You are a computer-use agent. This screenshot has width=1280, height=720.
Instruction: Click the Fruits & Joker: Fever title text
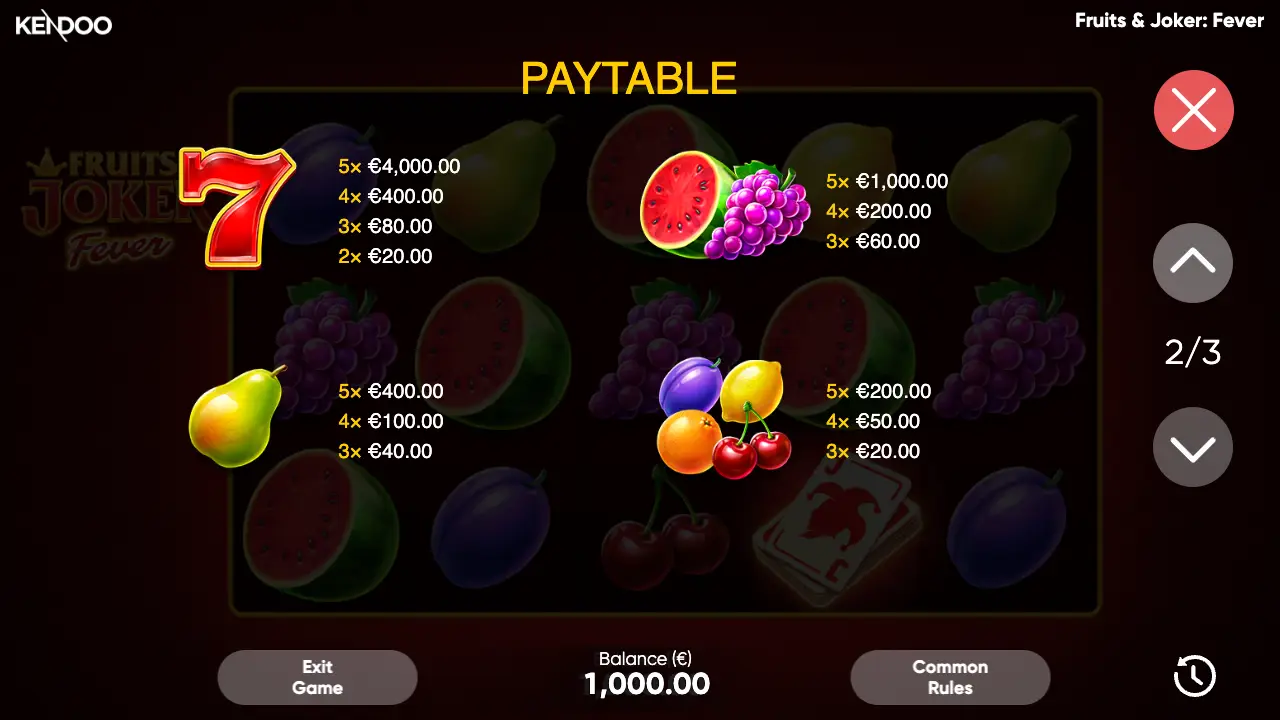1170,20
